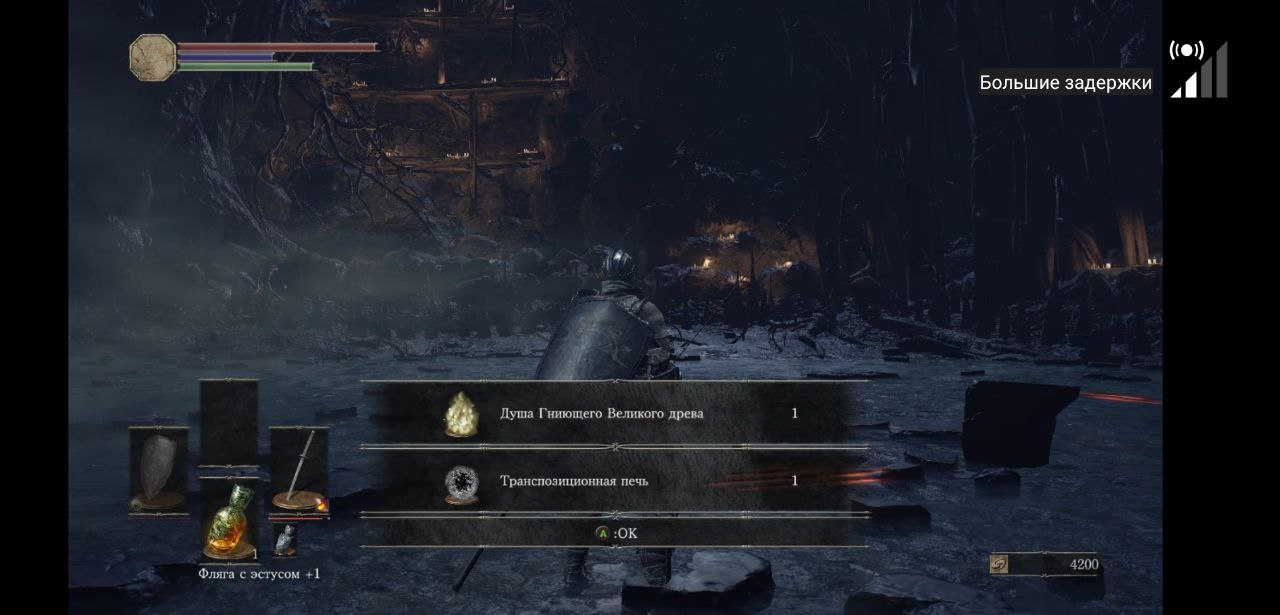Viewport: 1280px width, 615px height.
Task: Select the Душа Гниющего Великого древа item row
Action: click(x=614, y=413)
